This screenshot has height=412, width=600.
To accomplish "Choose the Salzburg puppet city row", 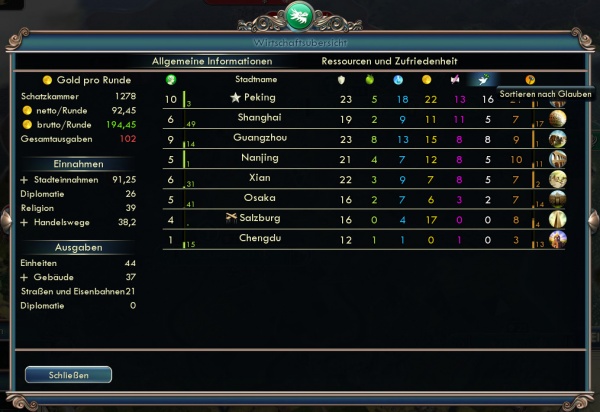I will pyautogui.click(x=258, y=218).
